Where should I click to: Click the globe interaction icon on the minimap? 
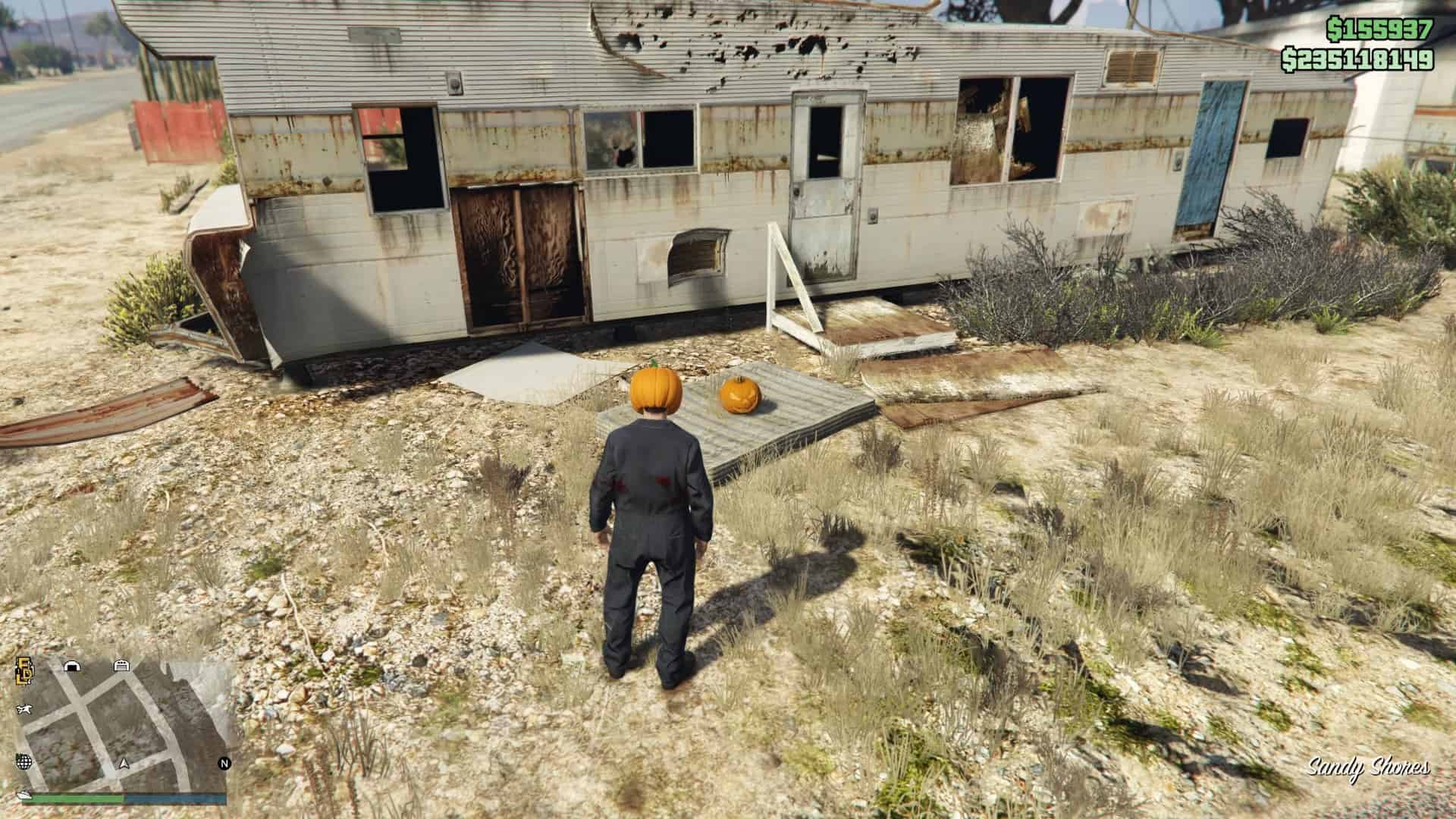(24, 761)
